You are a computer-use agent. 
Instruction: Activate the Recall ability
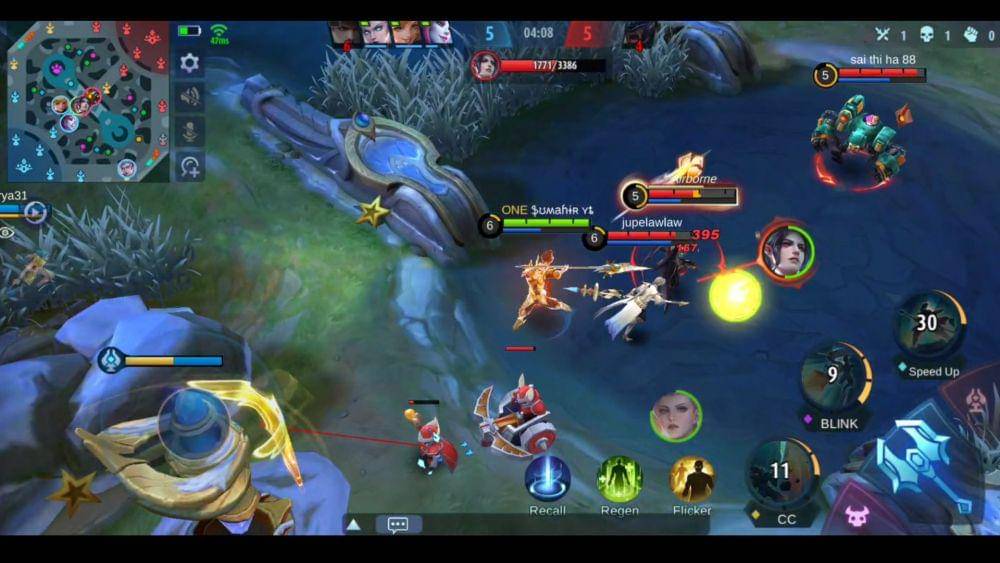(x=547, y=480)
